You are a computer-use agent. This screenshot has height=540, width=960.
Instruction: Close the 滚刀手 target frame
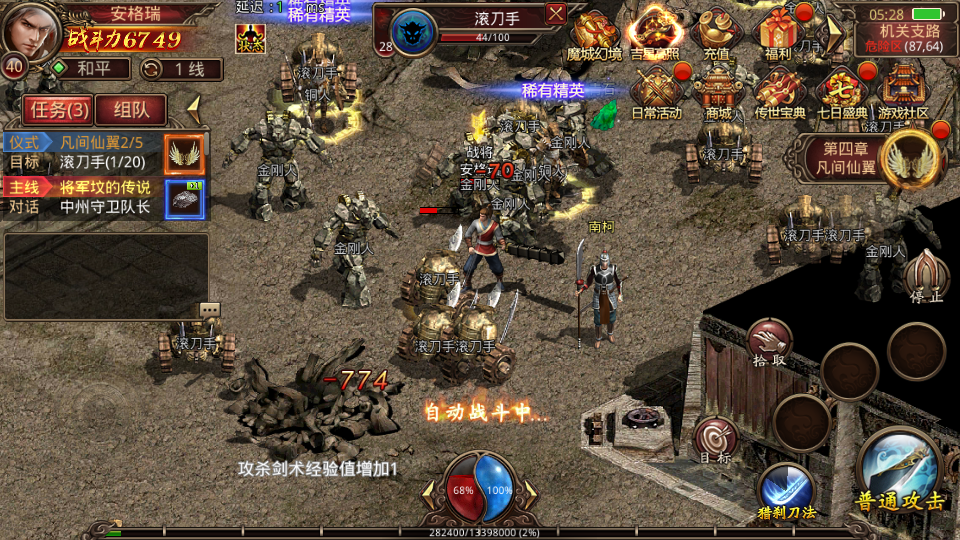tap(556, 13)
